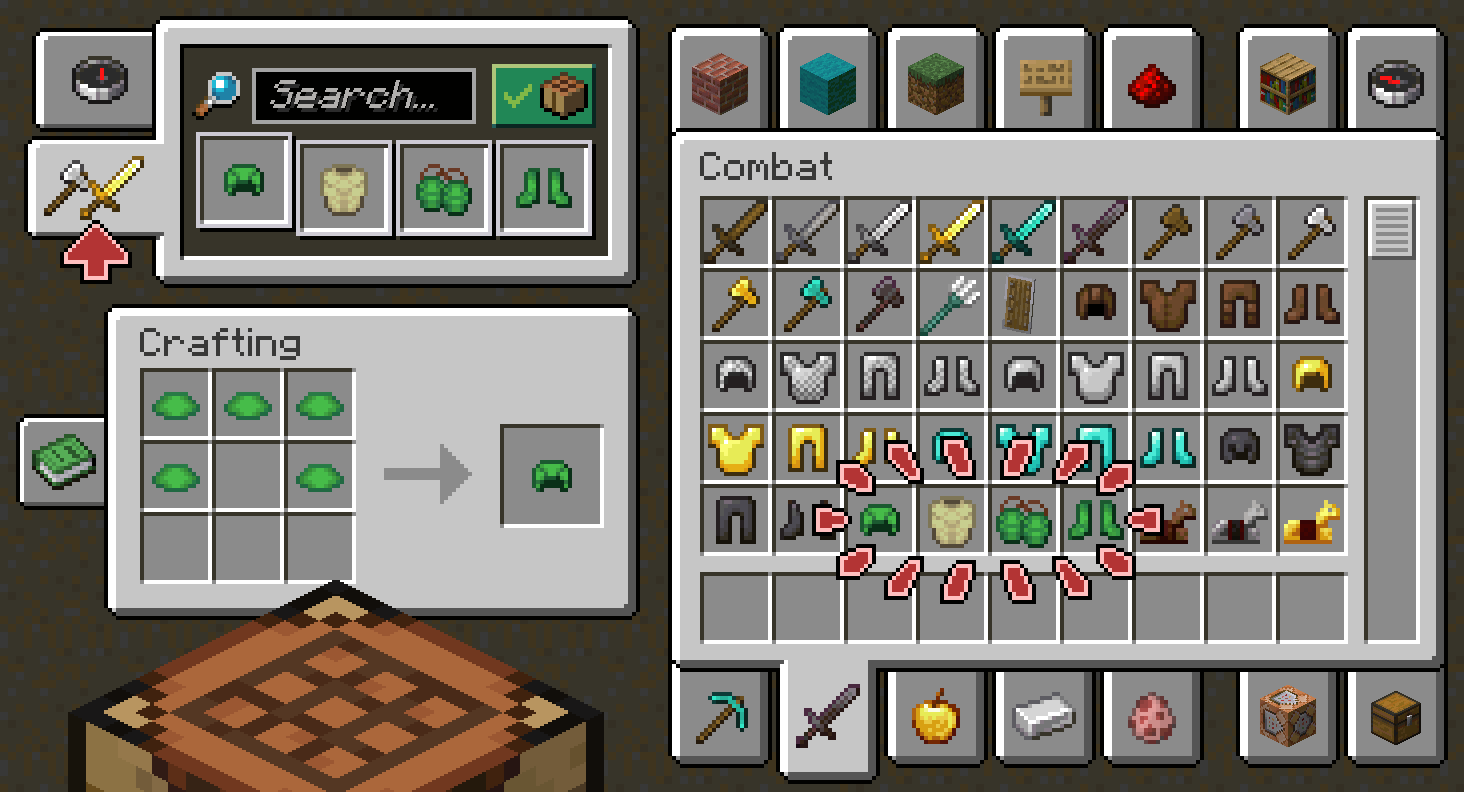Pick the trident from the Combat list
The height and width of the screenshot is (792, 1464).
(951, 304)
